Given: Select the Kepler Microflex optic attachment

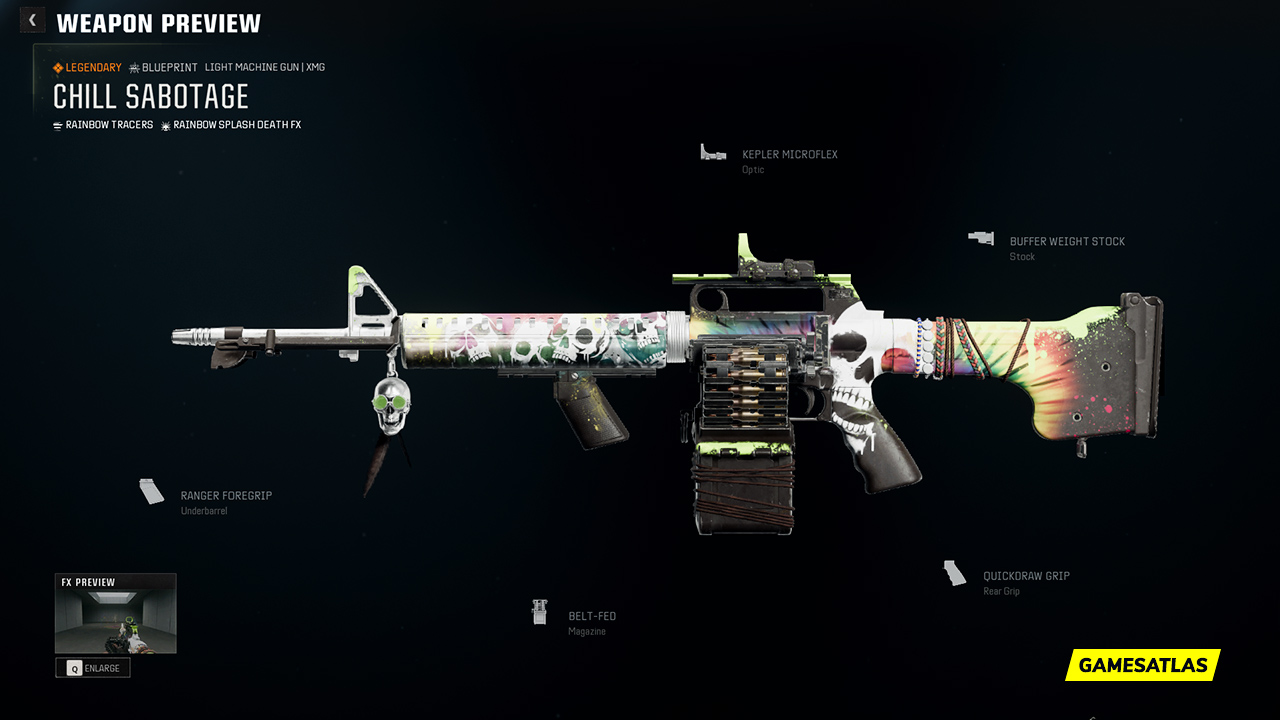Looking at the screenshot, I should click(789, 155).
